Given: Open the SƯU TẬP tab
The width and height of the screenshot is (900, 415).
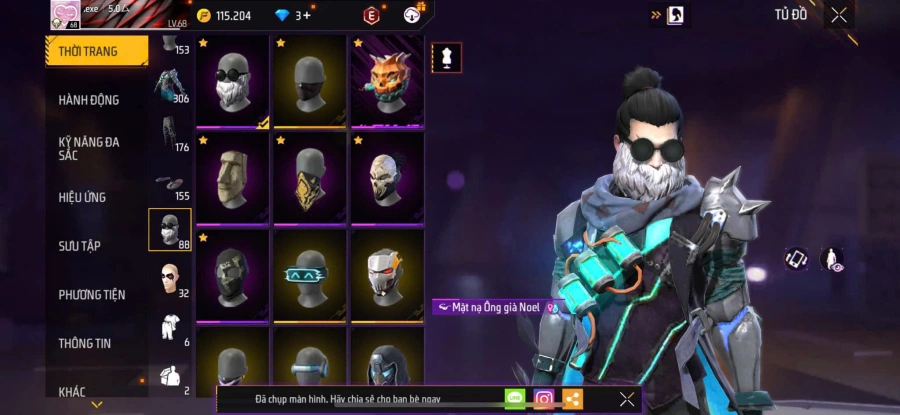Looking at the screenshot, I should 79,246.
